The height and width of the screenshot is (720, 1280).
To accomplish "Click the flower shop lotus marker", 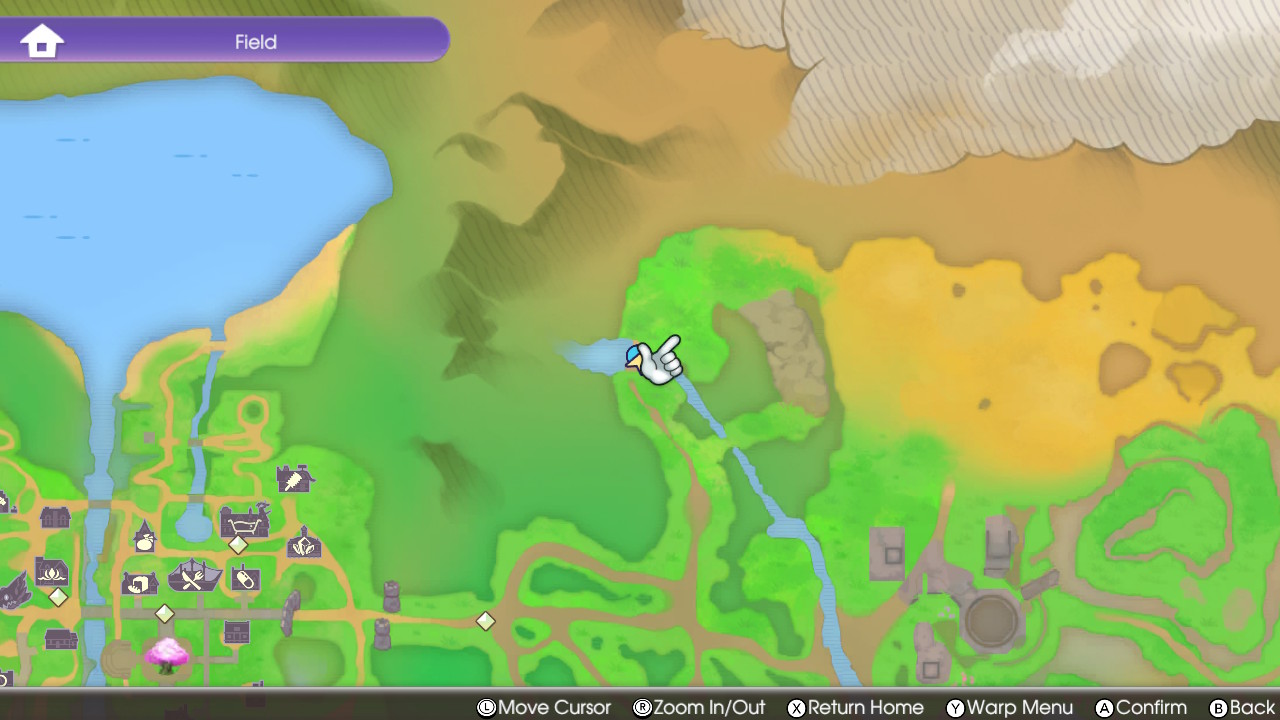I will pyautogui.click(x=51, y=571).
